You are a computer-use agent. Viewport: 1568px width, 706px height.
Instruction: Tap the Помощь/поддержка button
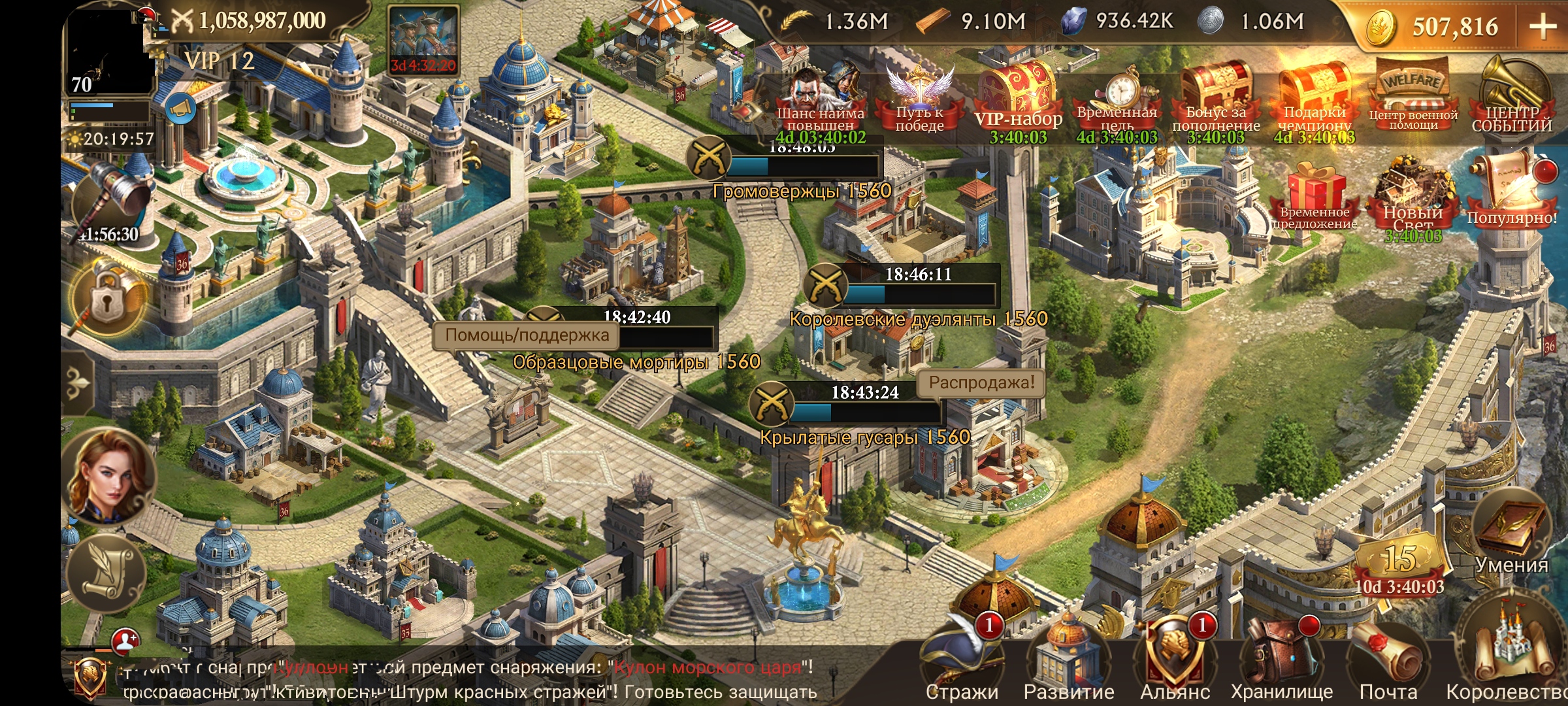(527, 335)
